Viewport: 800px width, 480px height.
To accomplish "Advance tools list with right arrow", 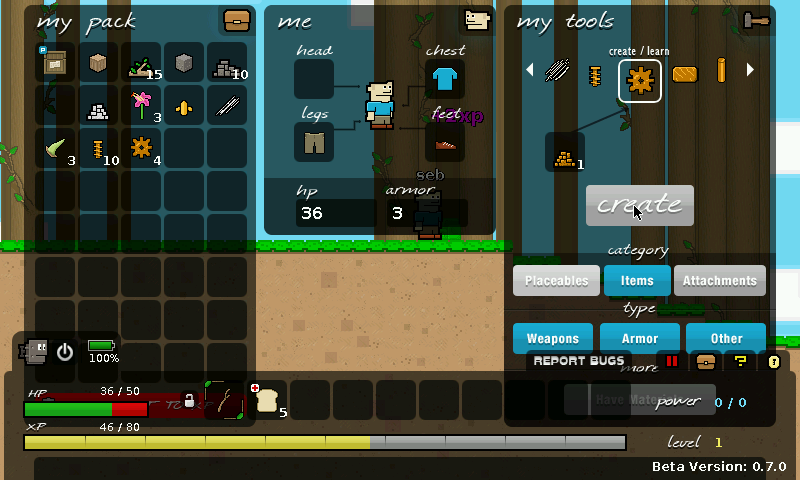I will click(750, 70).
